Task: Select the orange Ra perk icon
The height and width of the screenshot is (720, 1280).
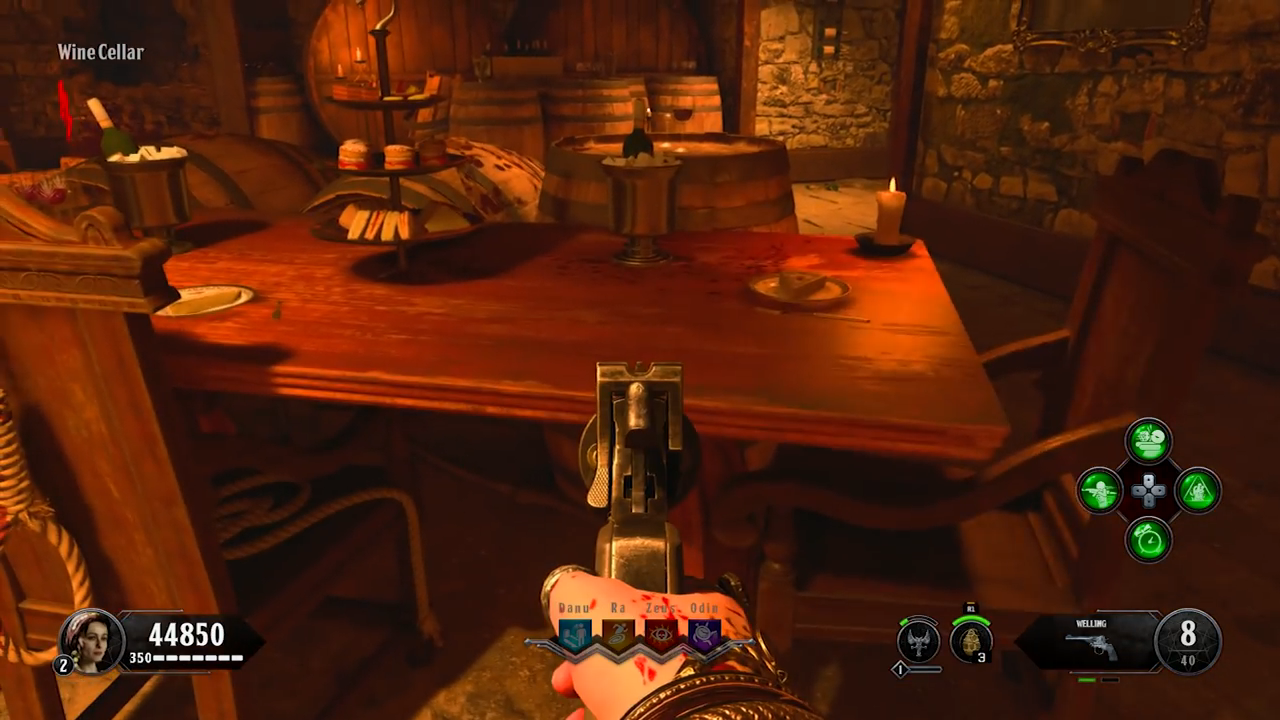Action: 618,635
